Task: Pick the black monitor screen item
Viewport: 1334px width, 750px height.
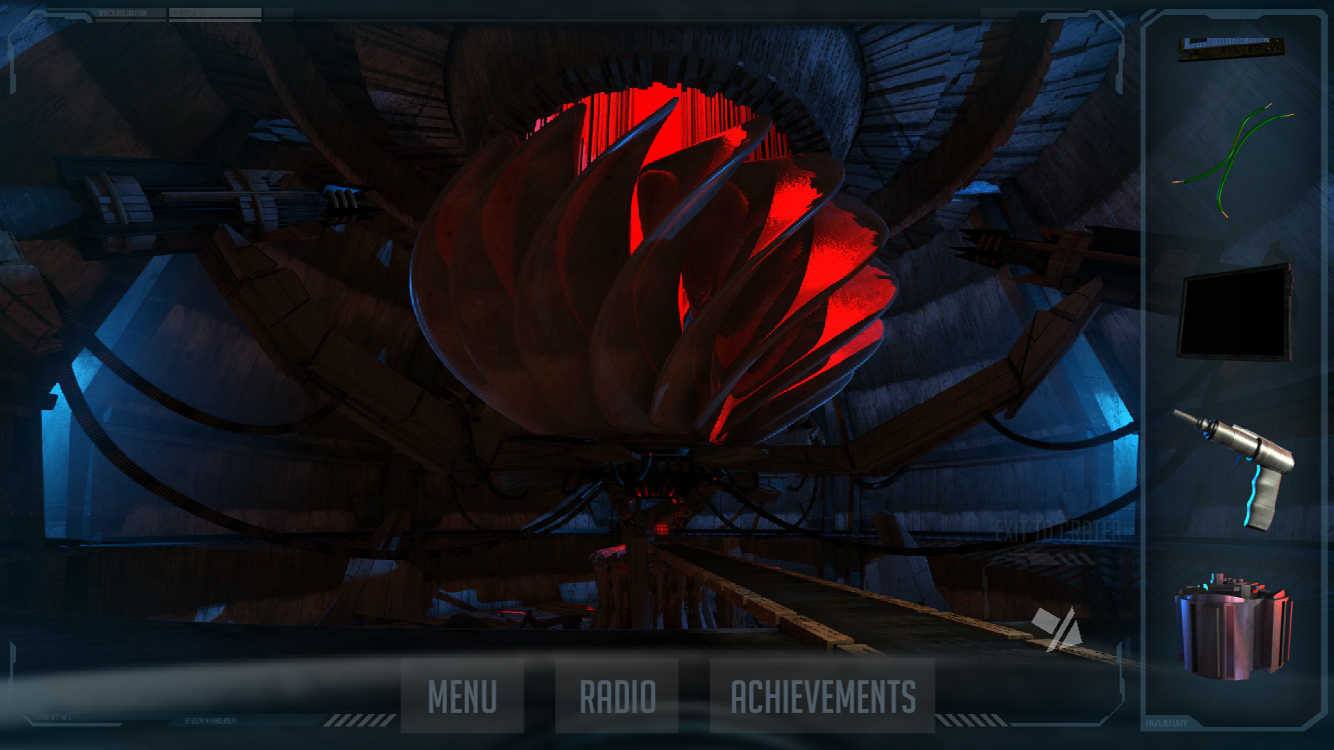Action: [1235, 312]
